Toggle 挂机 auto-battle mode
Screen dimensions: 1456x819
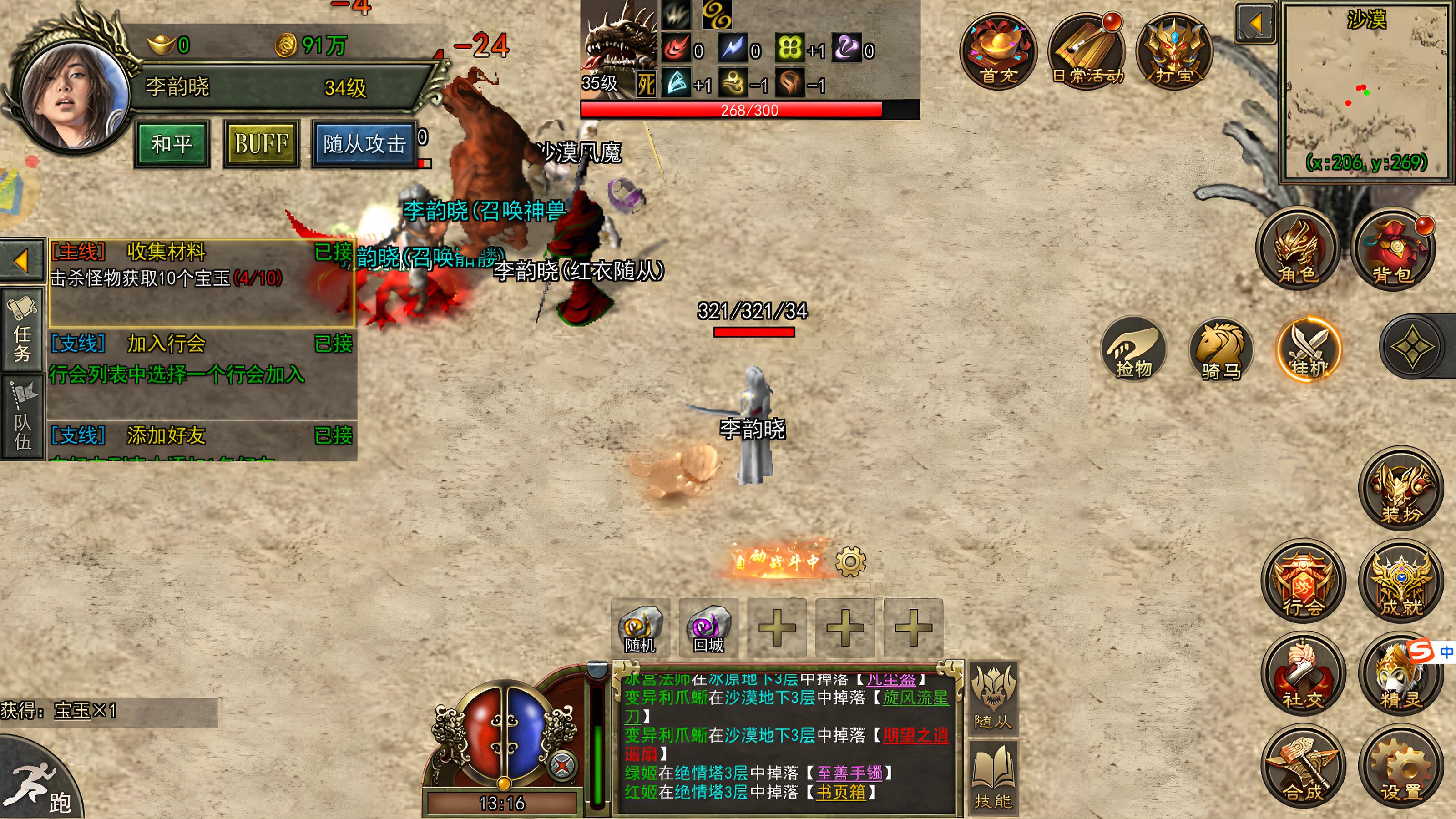click(x=1309, y=349)
